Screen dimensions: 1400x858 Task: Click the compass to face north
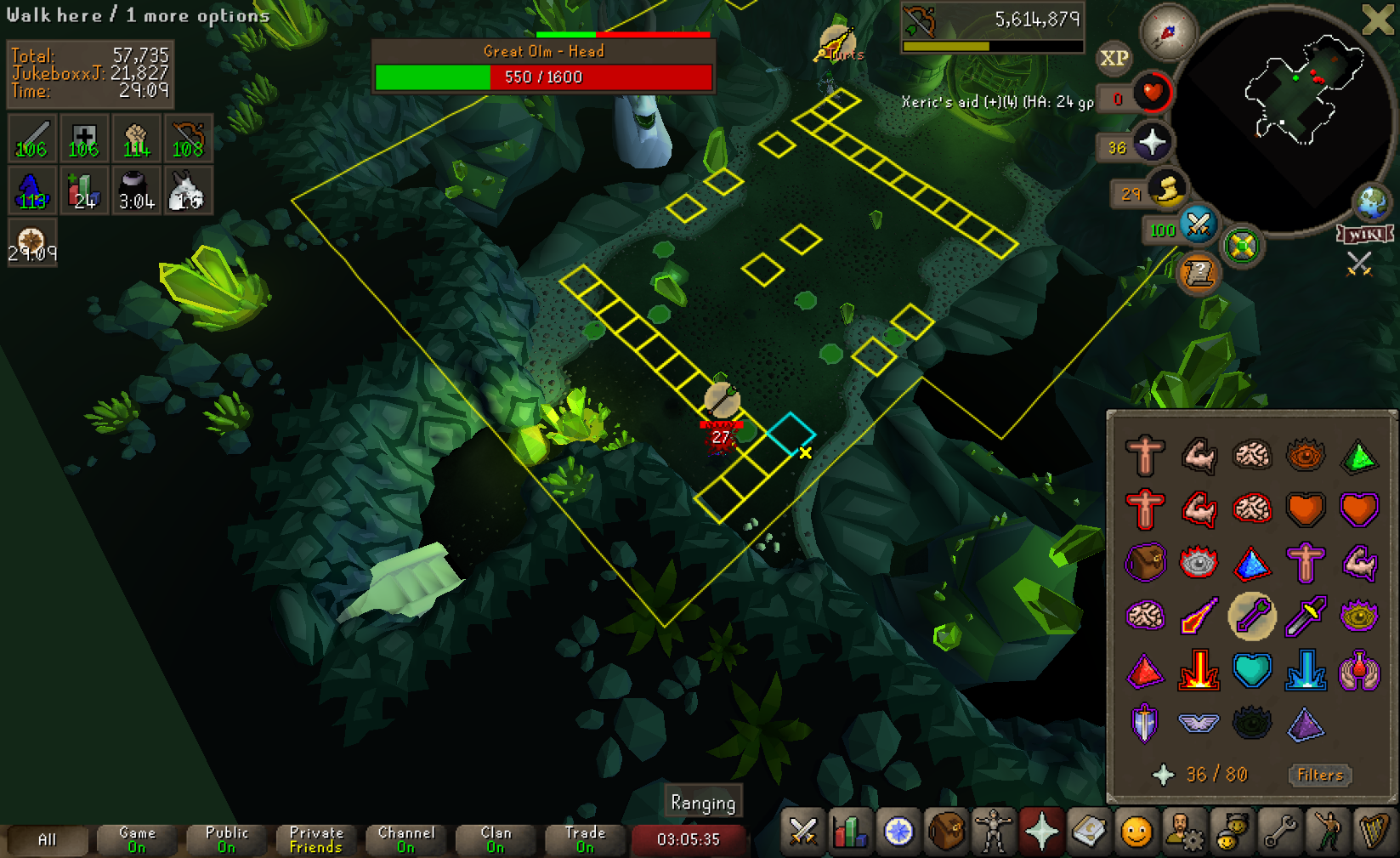coord(1168,32)
